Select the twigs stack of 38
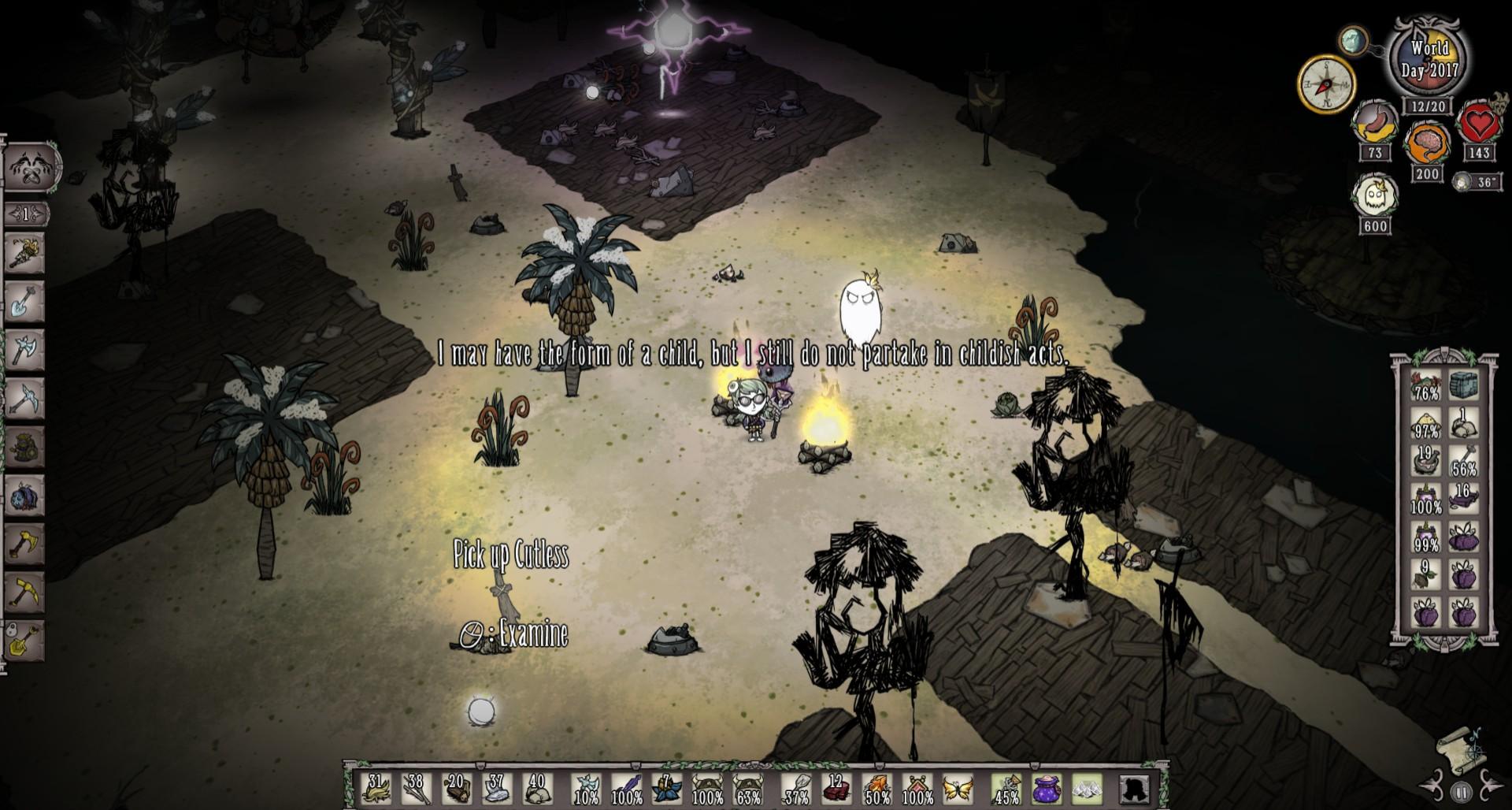The height and width of the screenshot is (810, 1512). click(416, 788)
